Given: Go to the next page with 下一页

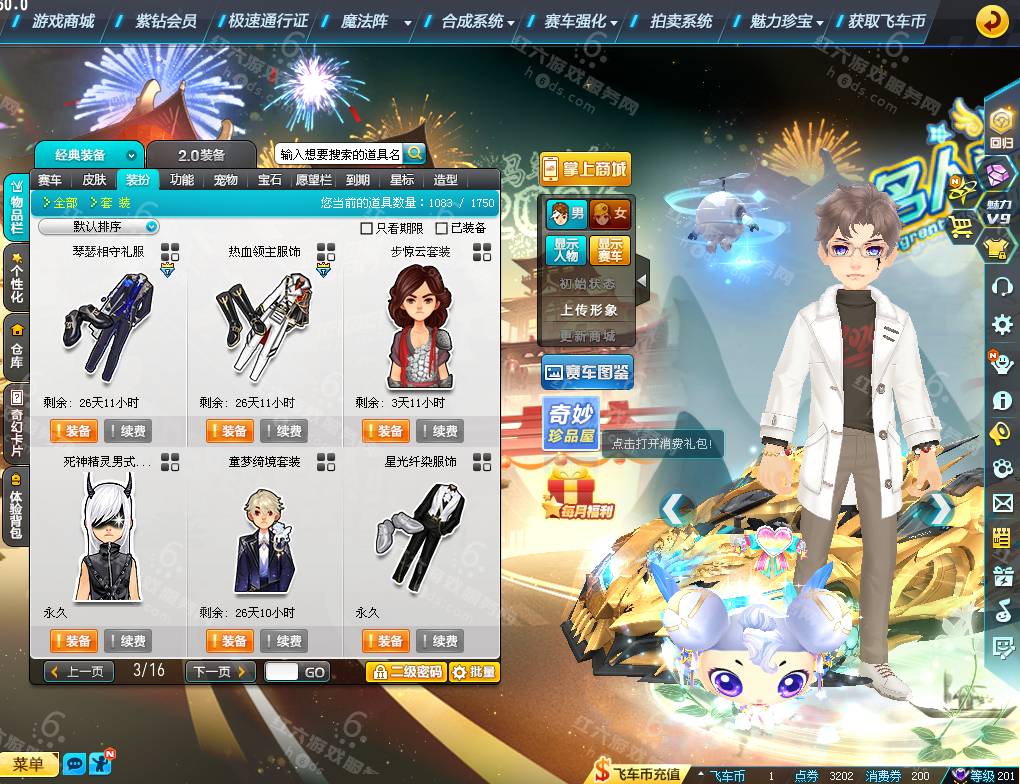Looking at the screenshot, I should tap(220, 672).
